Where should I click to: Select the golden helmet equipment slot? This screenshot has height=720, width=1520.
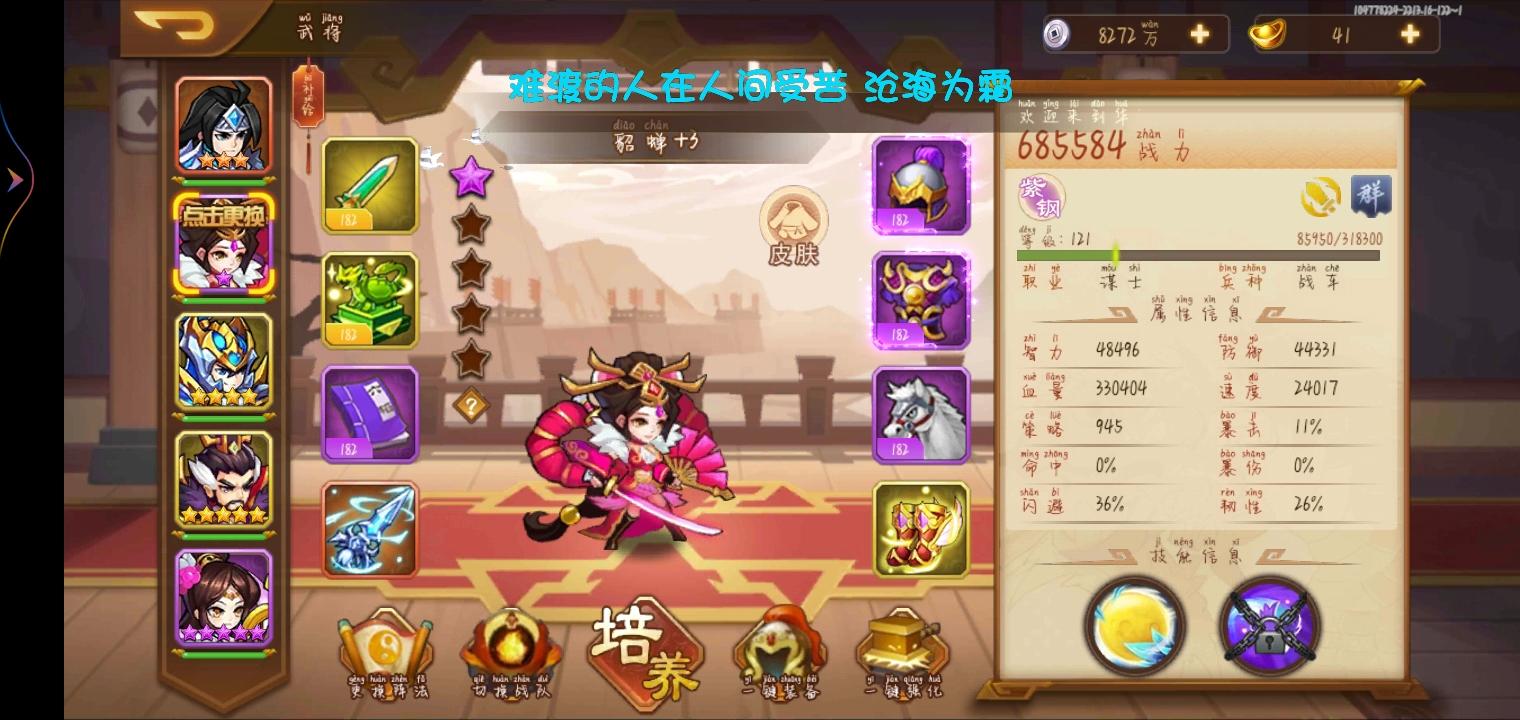919,186
